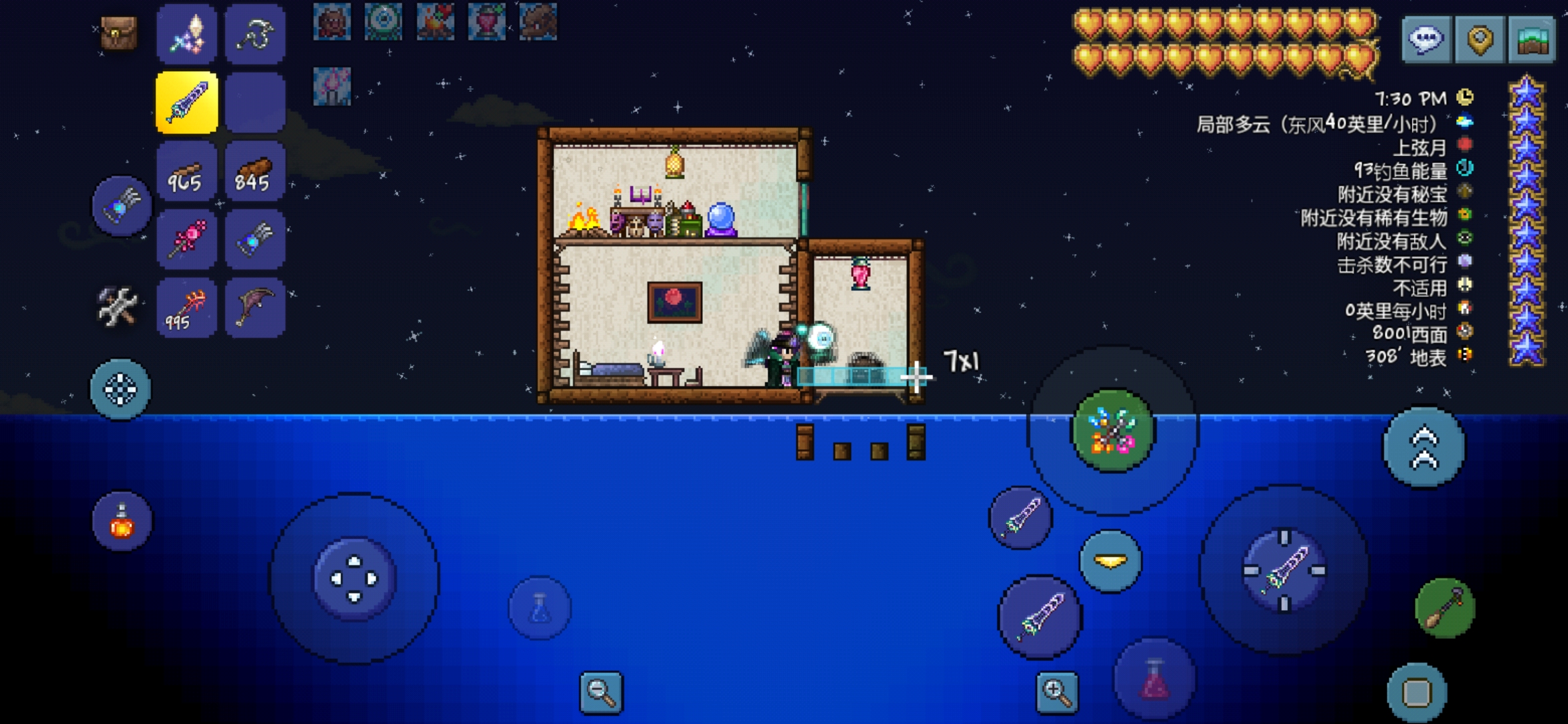The width and height of the screenshot is (1568, 724).
Task: Tap the yellow down-arrow button
Action: pyautogui.click(x=1110, y=561)
